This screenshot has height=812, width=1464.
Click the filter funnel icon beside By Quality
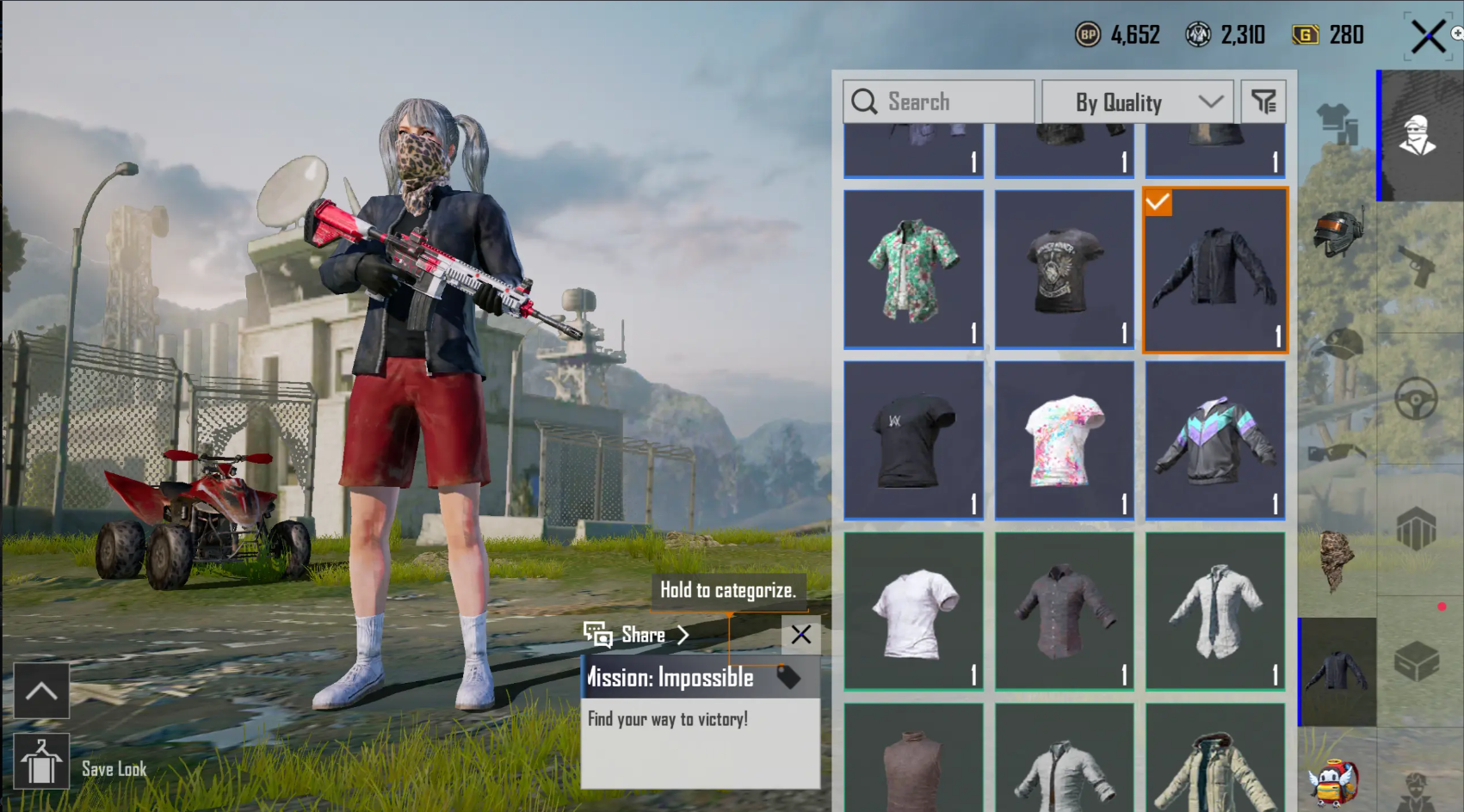[x=1263, y=101]
